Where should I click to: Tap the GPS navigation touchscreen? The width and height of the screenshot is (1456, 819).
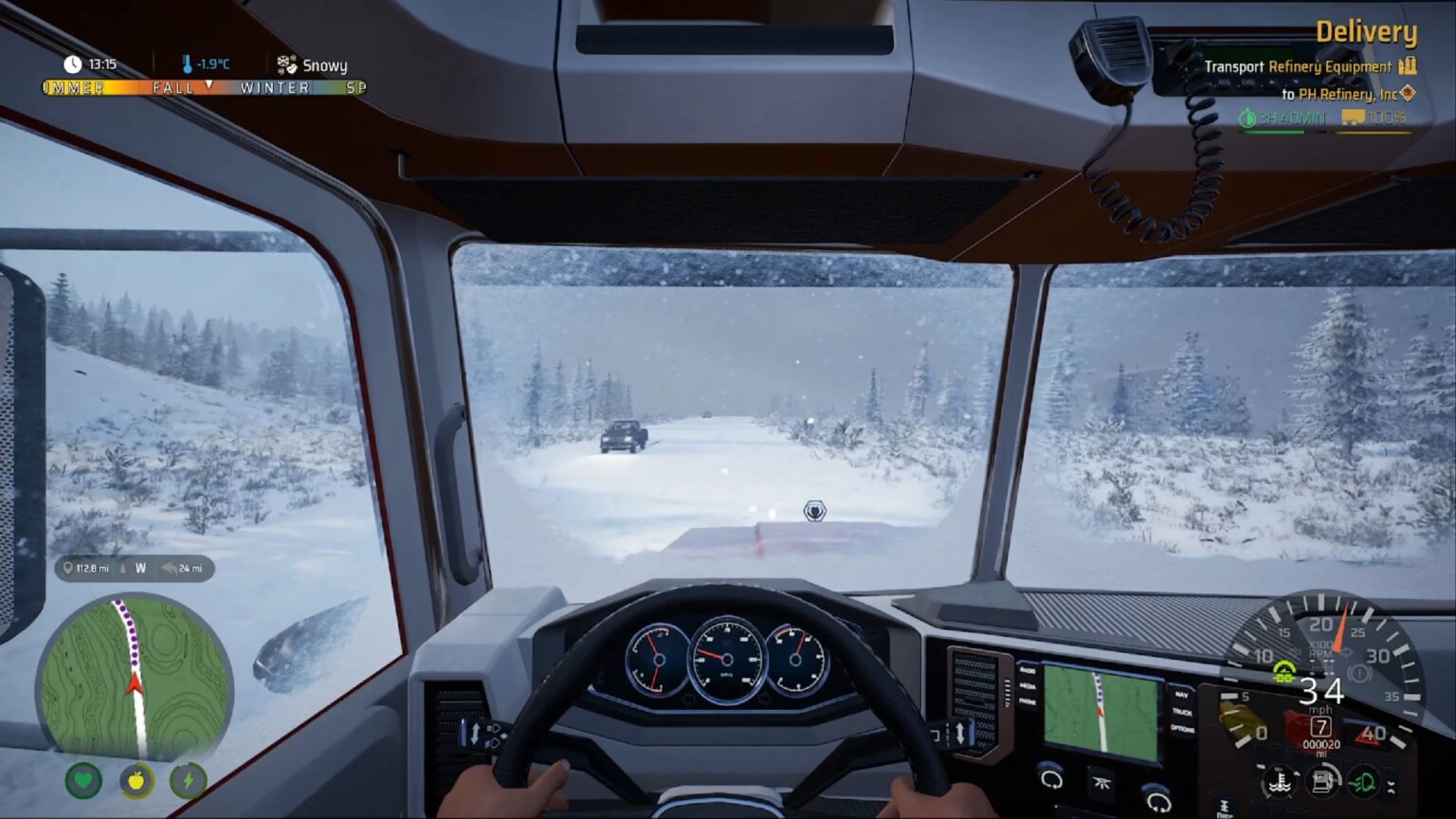coord(1101,708)
